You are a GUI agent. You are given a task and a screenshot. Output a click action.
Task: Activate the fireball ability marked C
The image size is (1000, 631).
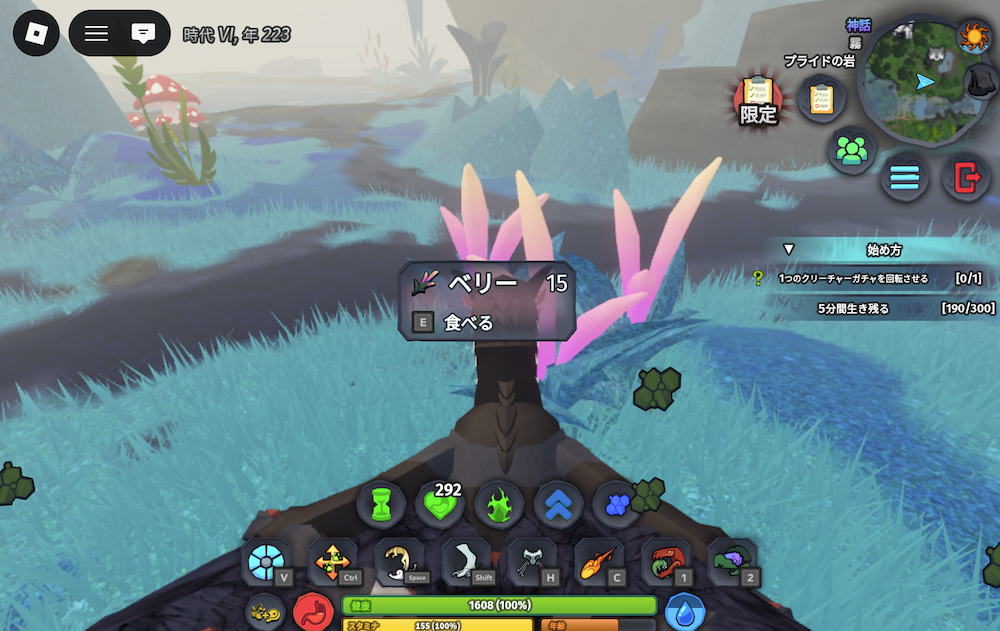coord(598,563)
